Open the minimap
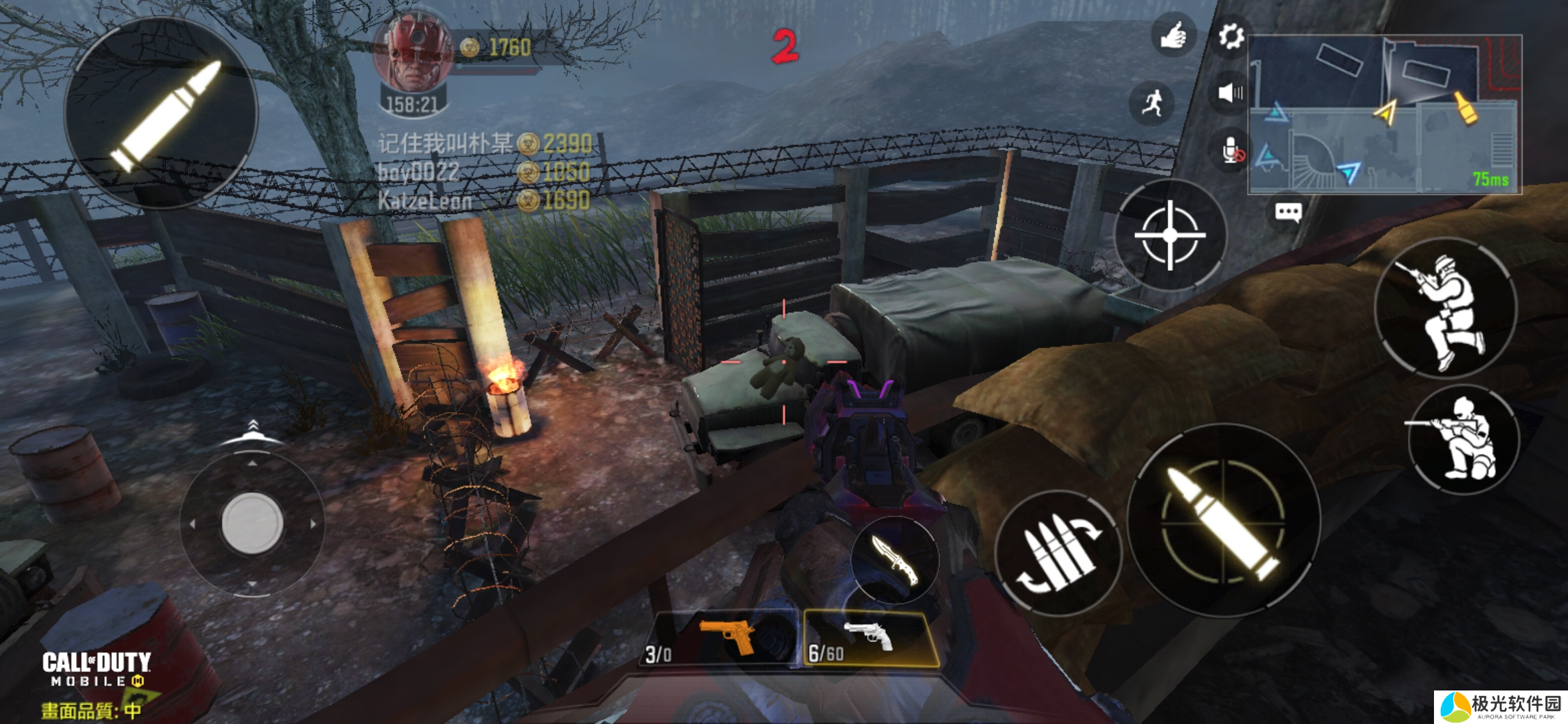This screenshot has height=724, width=1568. pos(1384,114)
